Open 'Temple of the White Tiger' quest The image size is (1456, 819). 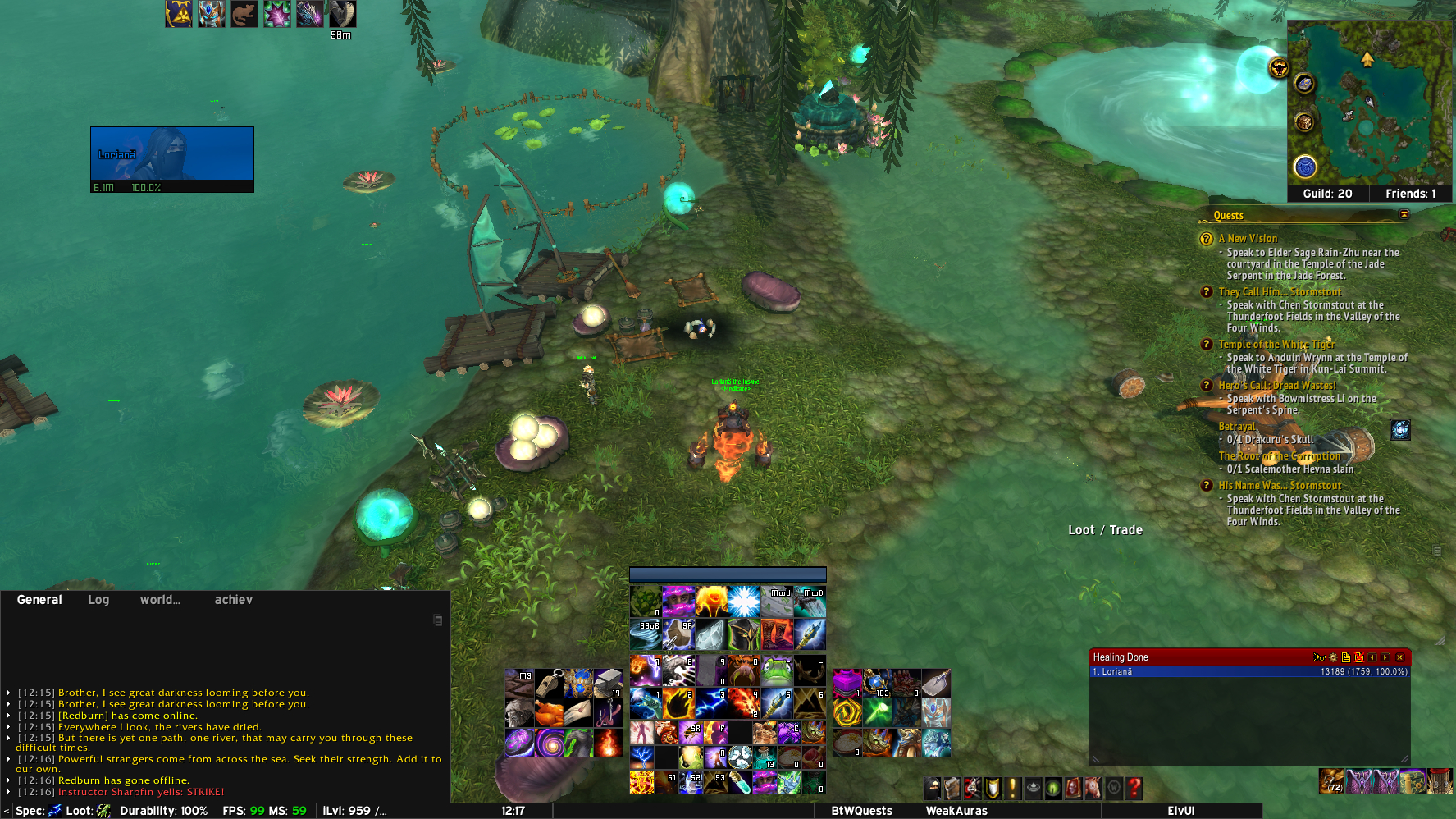click(x=1276, y=345)
